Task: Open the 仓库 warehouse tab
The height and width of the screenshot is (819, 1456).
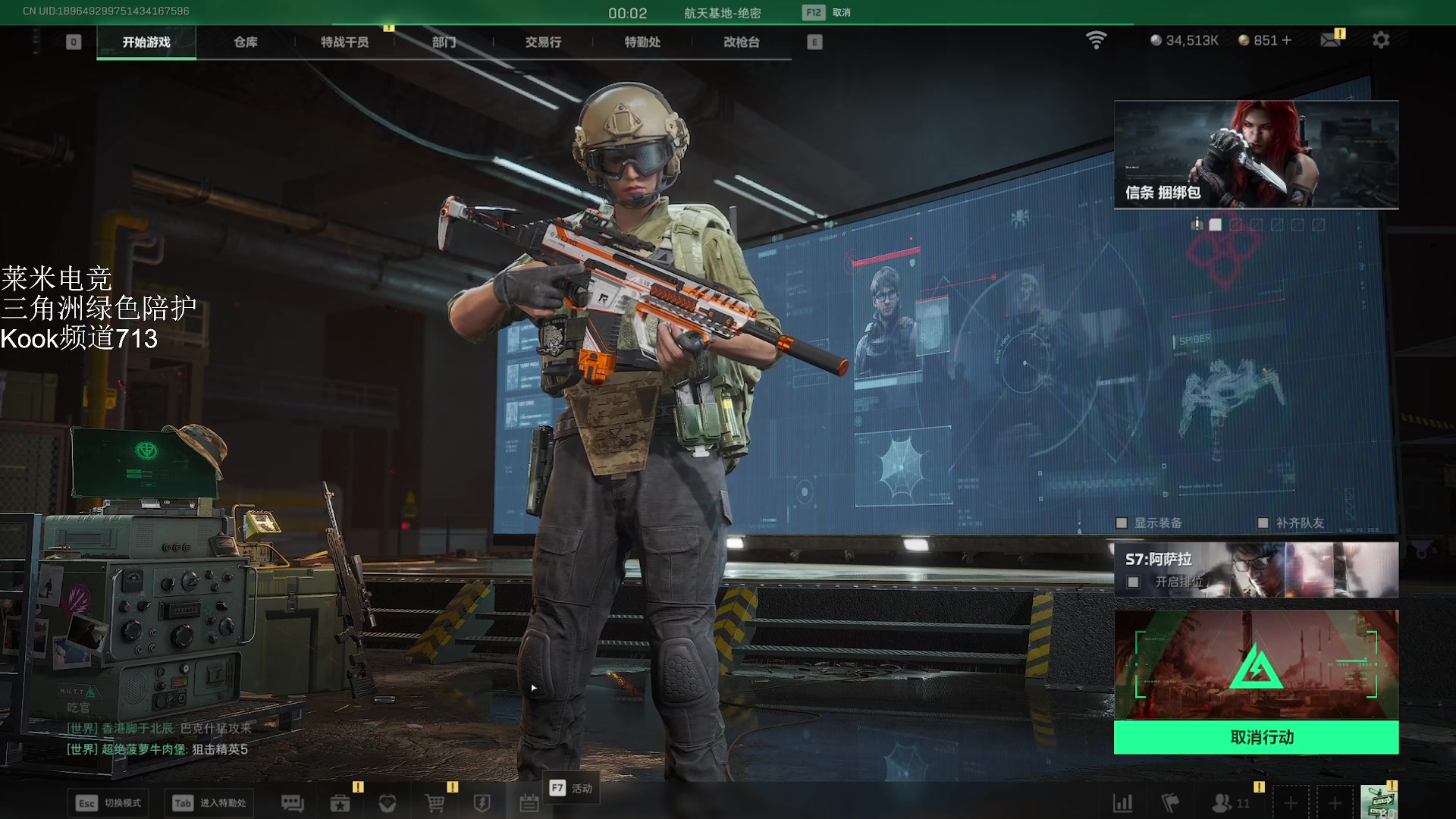Action: [x=246, y=42]
